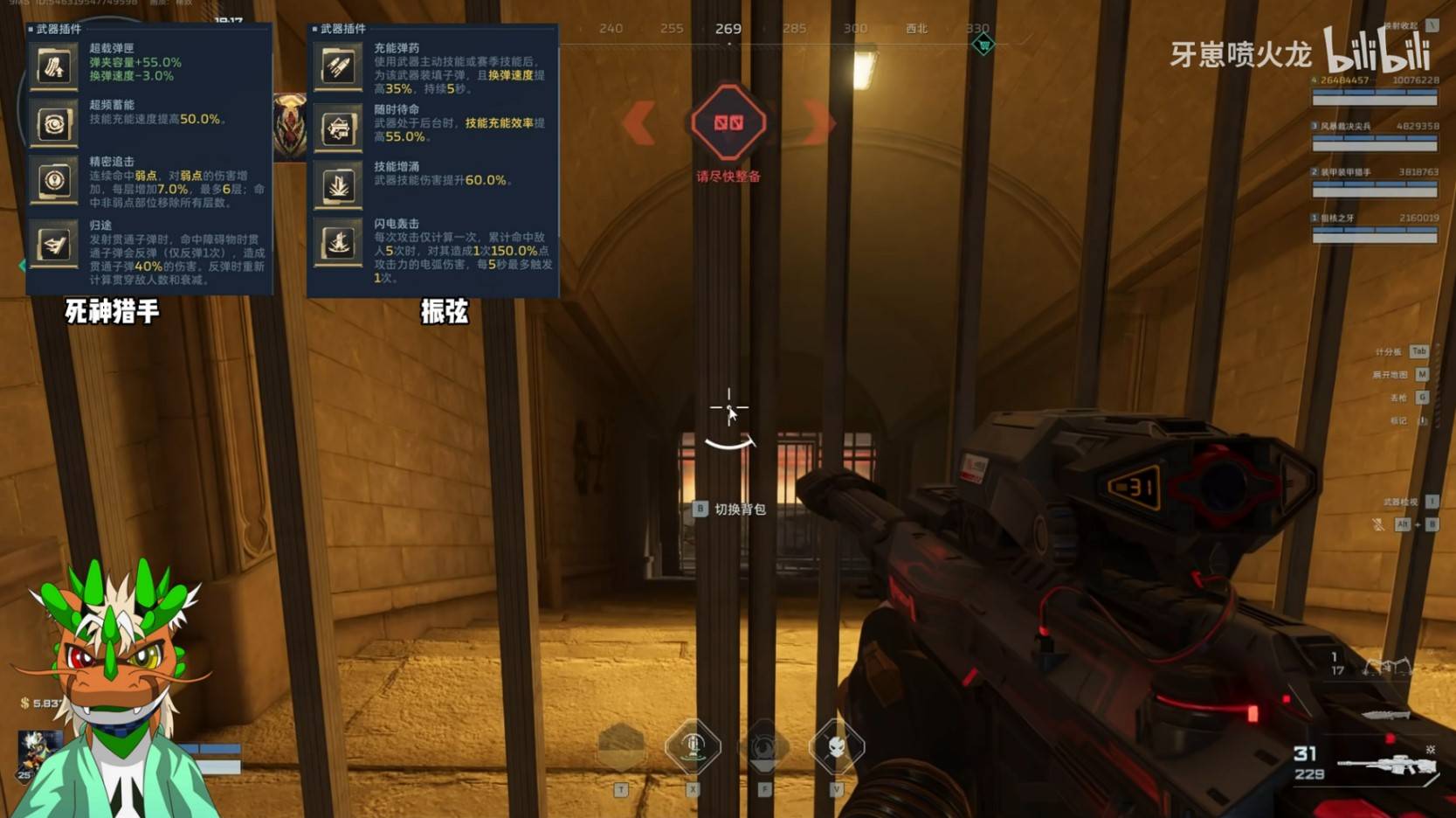Viewport: 1456px width, 818px height.
Task: Choose the 技能增涌 plugin icon
Action: tap(338, 184)
